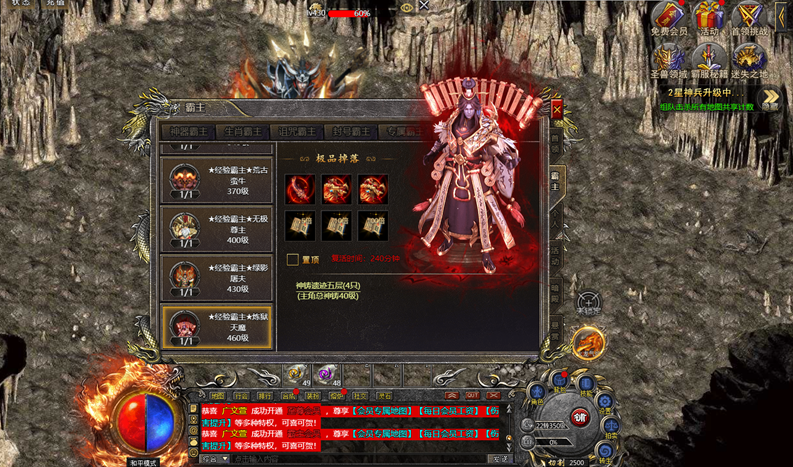Viewport: 793px width, 467px height.
Task: Click the red 铺 shop button
Action: [x=580, y=416]
